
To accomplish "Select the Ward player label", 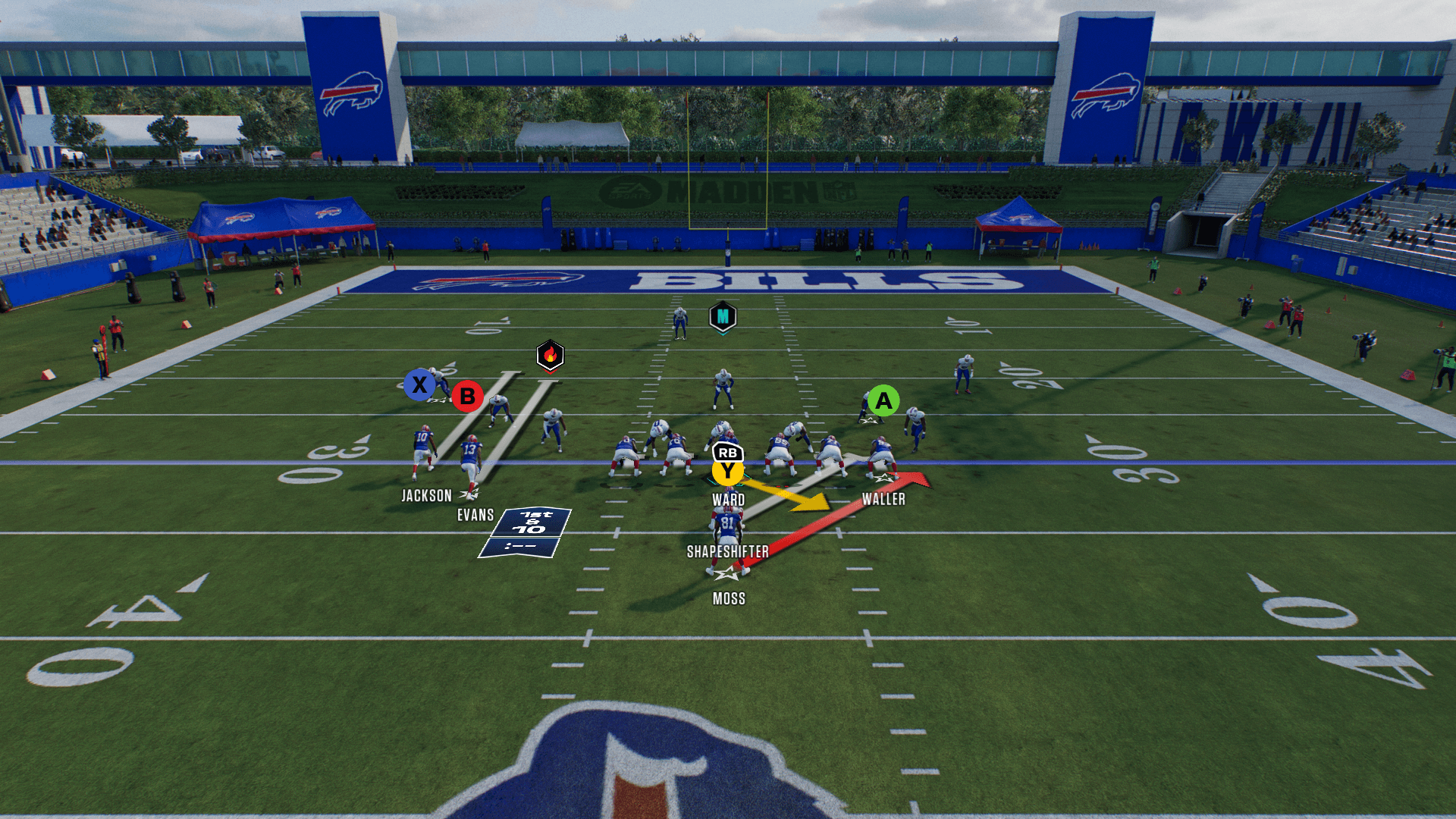I will click(x=728, y=500).
